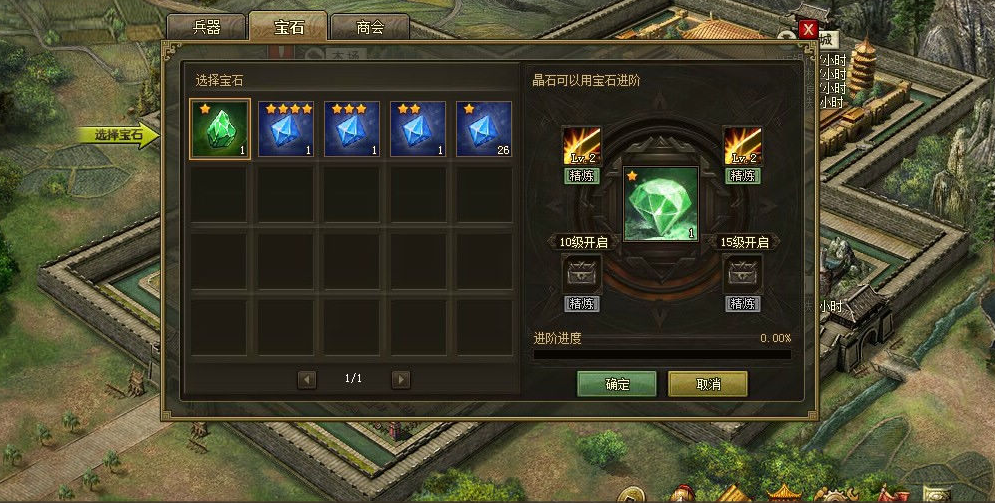995x503 pixels.
Task: Go to the 商会 tab
Action: click(370, 28)
